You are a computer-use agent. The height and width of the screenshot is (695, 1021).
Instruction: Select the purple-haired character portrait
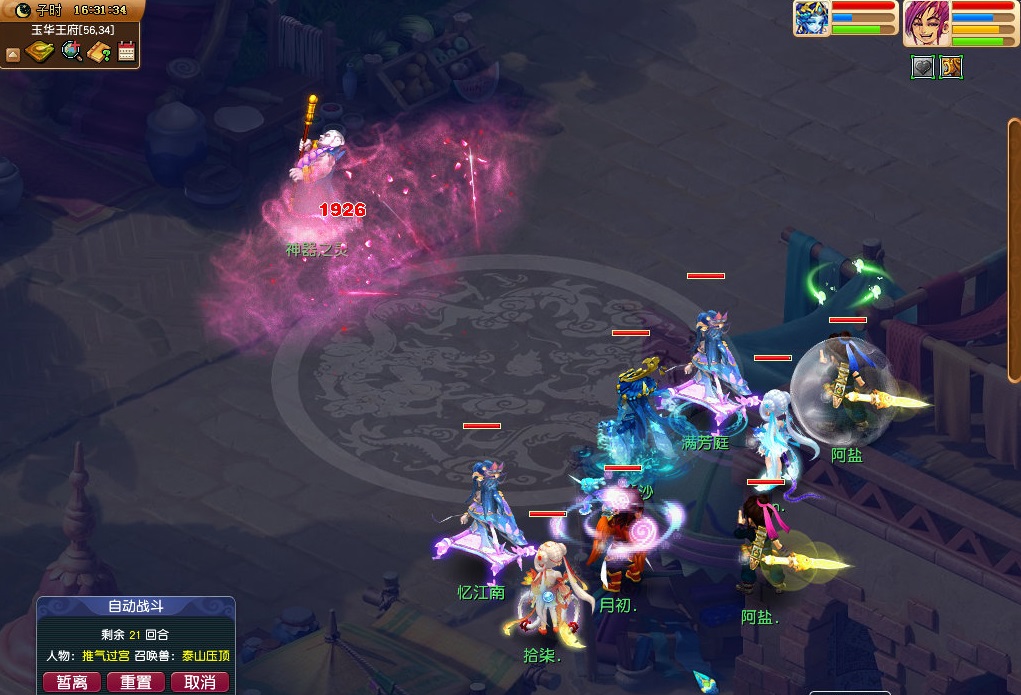click(926, 23)
